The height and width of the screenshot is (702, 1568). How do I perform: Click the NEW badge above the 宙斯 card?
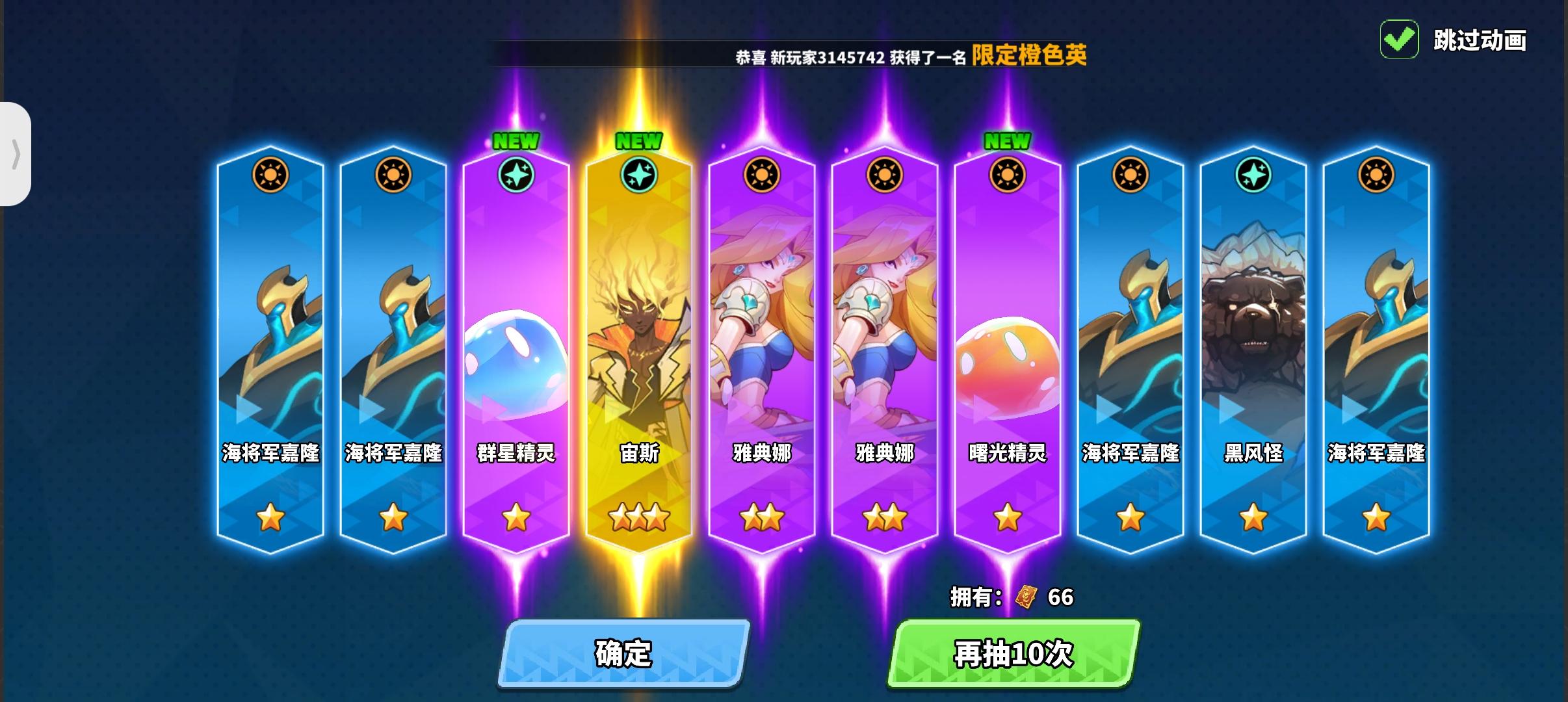pyautogui.click(x=640, y=140)
